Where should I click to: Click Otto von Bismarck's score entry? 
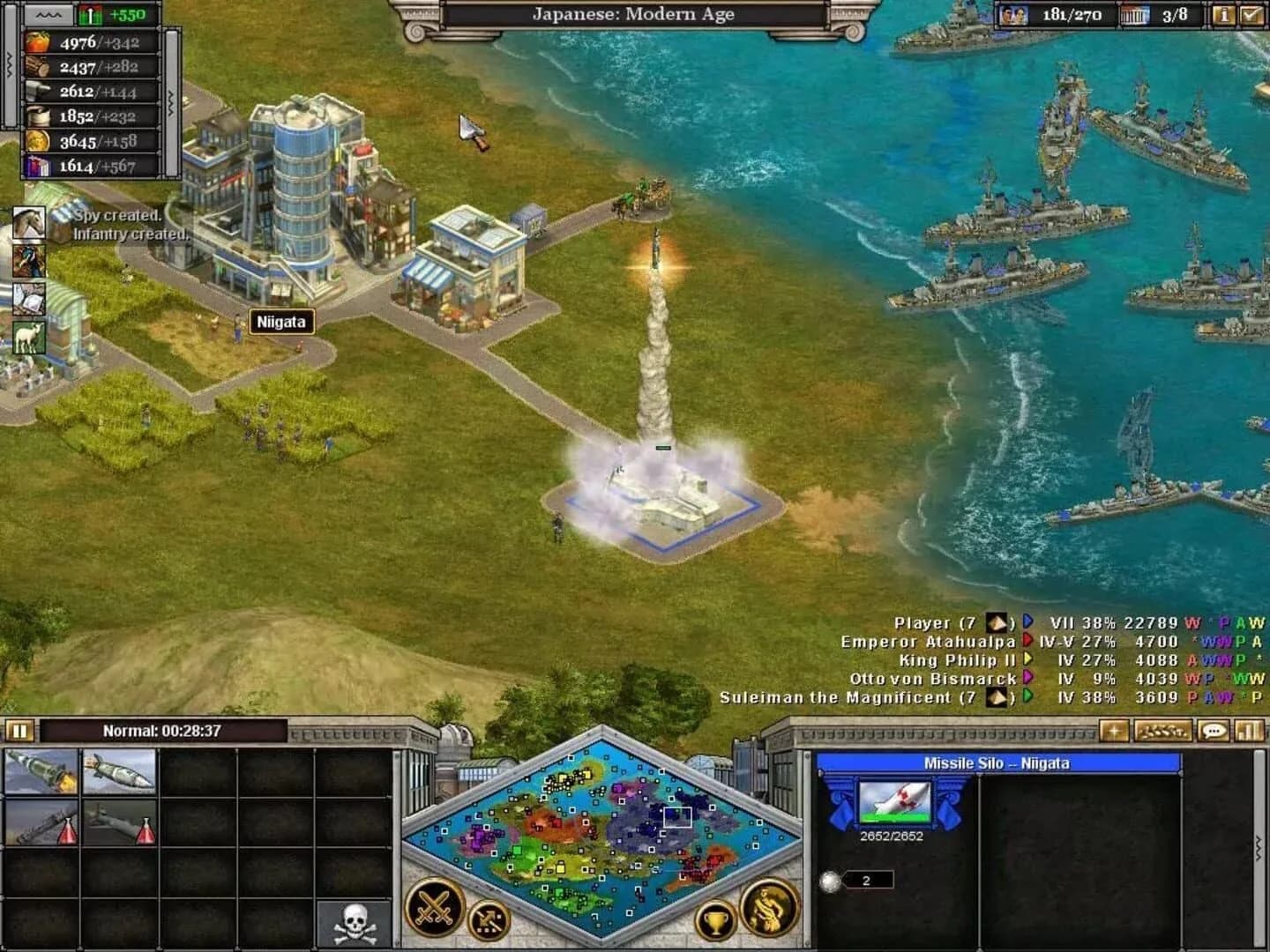(935, 680)
